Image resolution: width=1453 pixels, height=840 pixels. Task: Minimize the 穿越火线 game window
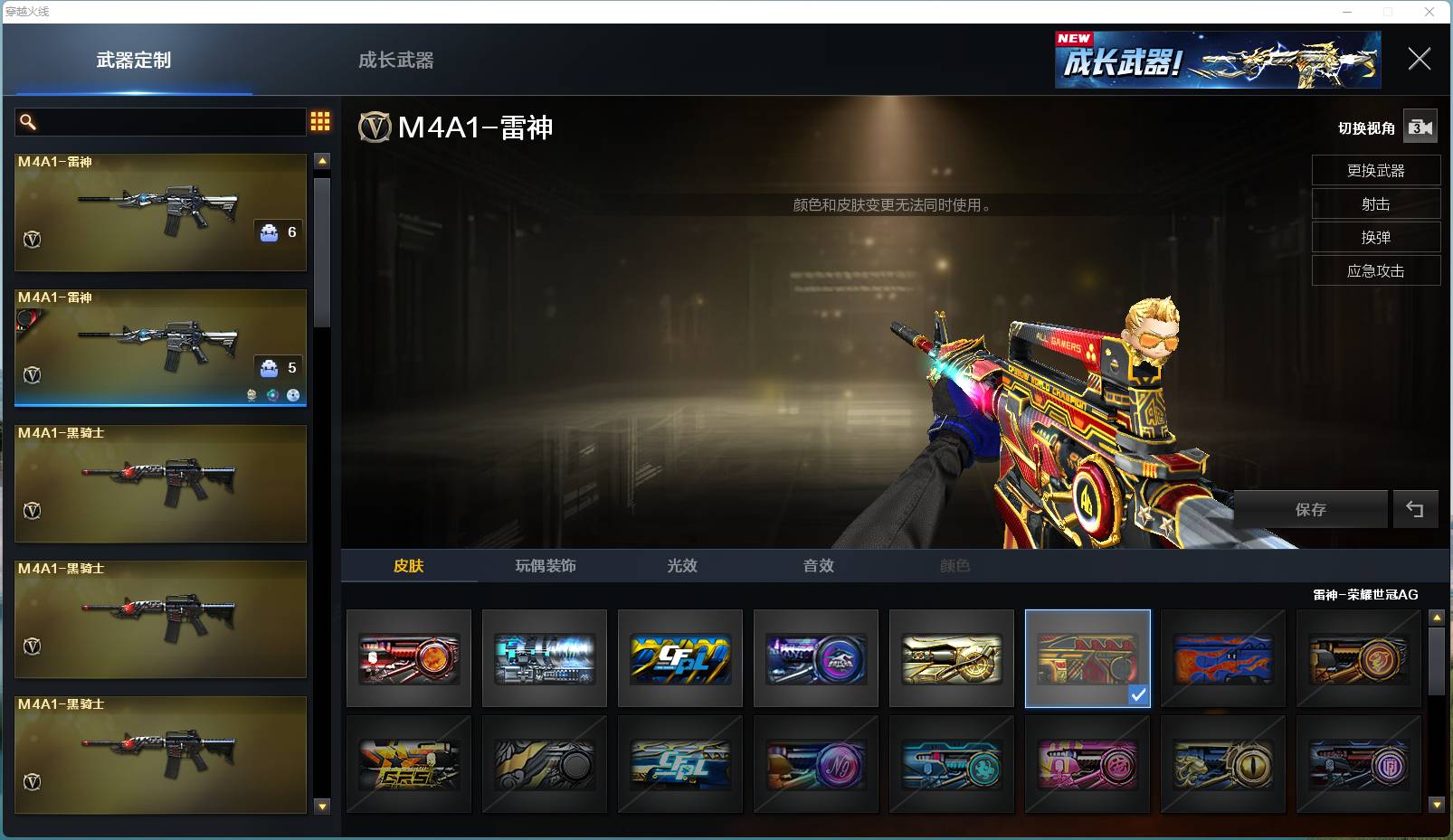(x=1347, y=12)
